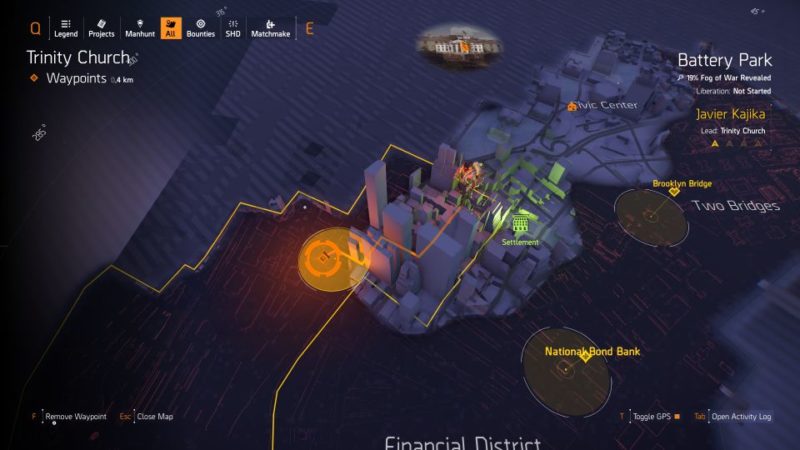Show SHD map markers
The height and width of the screenshot is (450, 800).
coord(232,28)
